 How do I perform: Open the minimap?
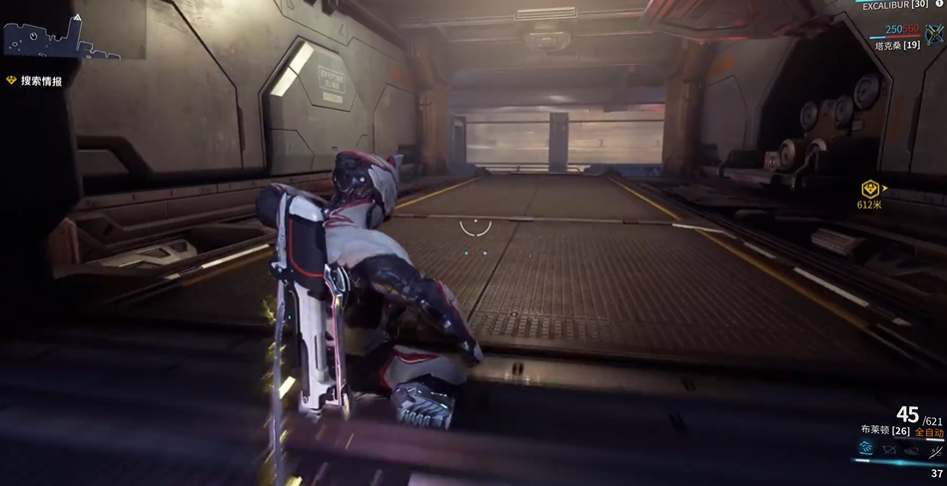click(x=60, y=36)
